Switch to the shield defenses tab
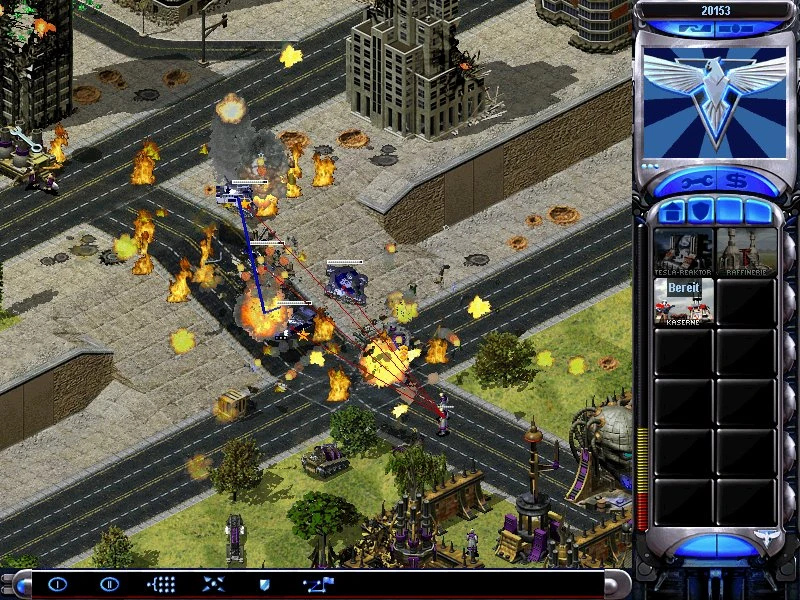This screenshot has width=800, height=600. pyautogui.click(x=698, y=212)
